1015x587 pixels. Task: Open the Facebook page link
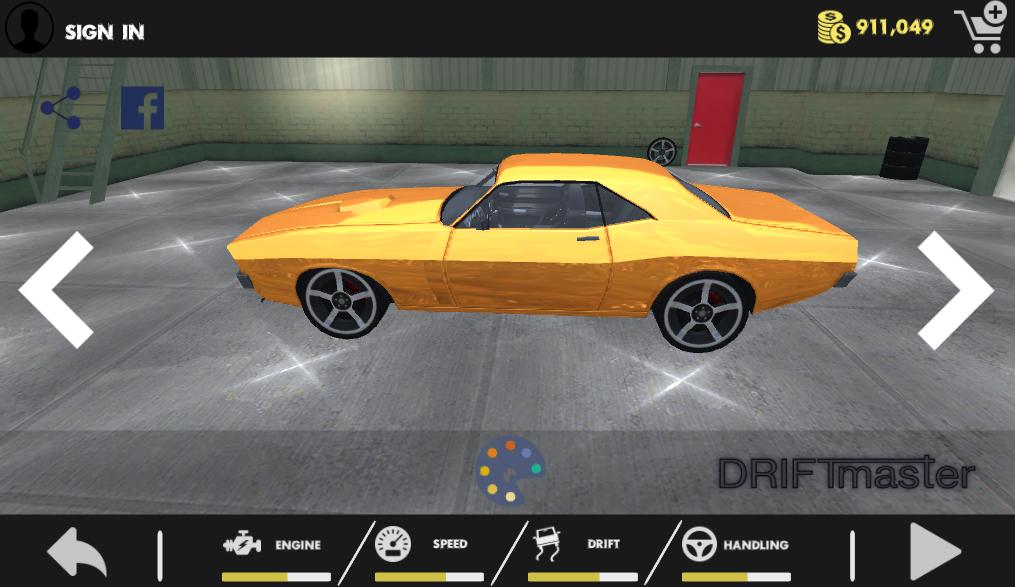click(x=142, y=108)
